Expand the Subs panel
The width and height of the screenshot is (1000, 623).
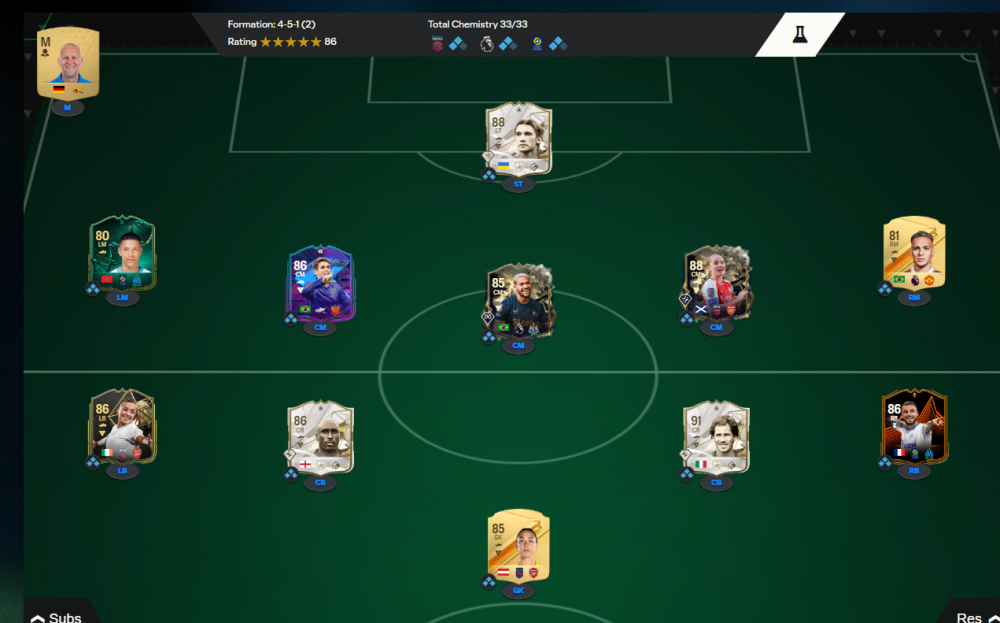[x=56, y=617]
